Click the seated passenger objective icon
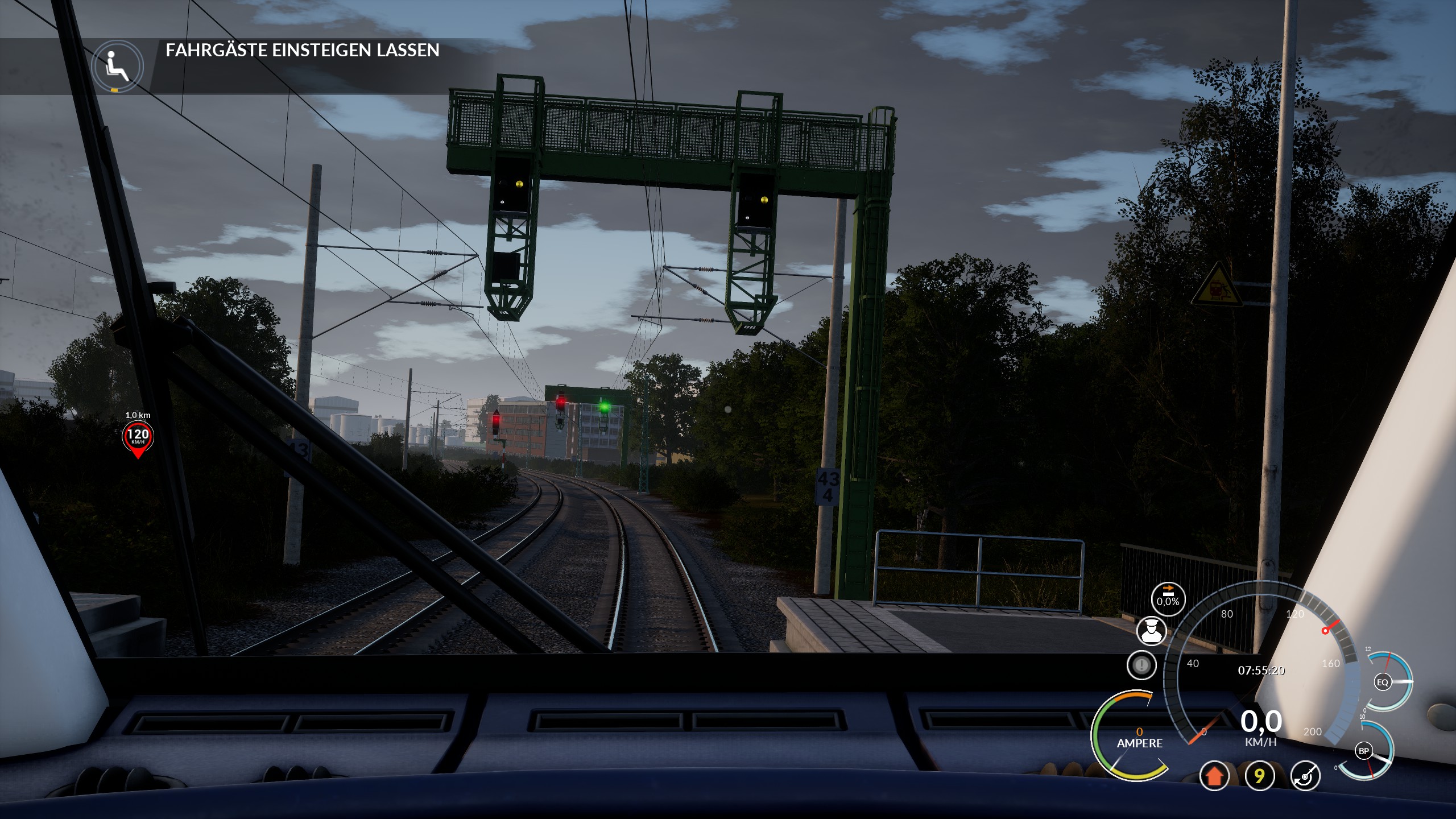The height and width of the screenshot is (819, 1456). click(x=118, y=67)
